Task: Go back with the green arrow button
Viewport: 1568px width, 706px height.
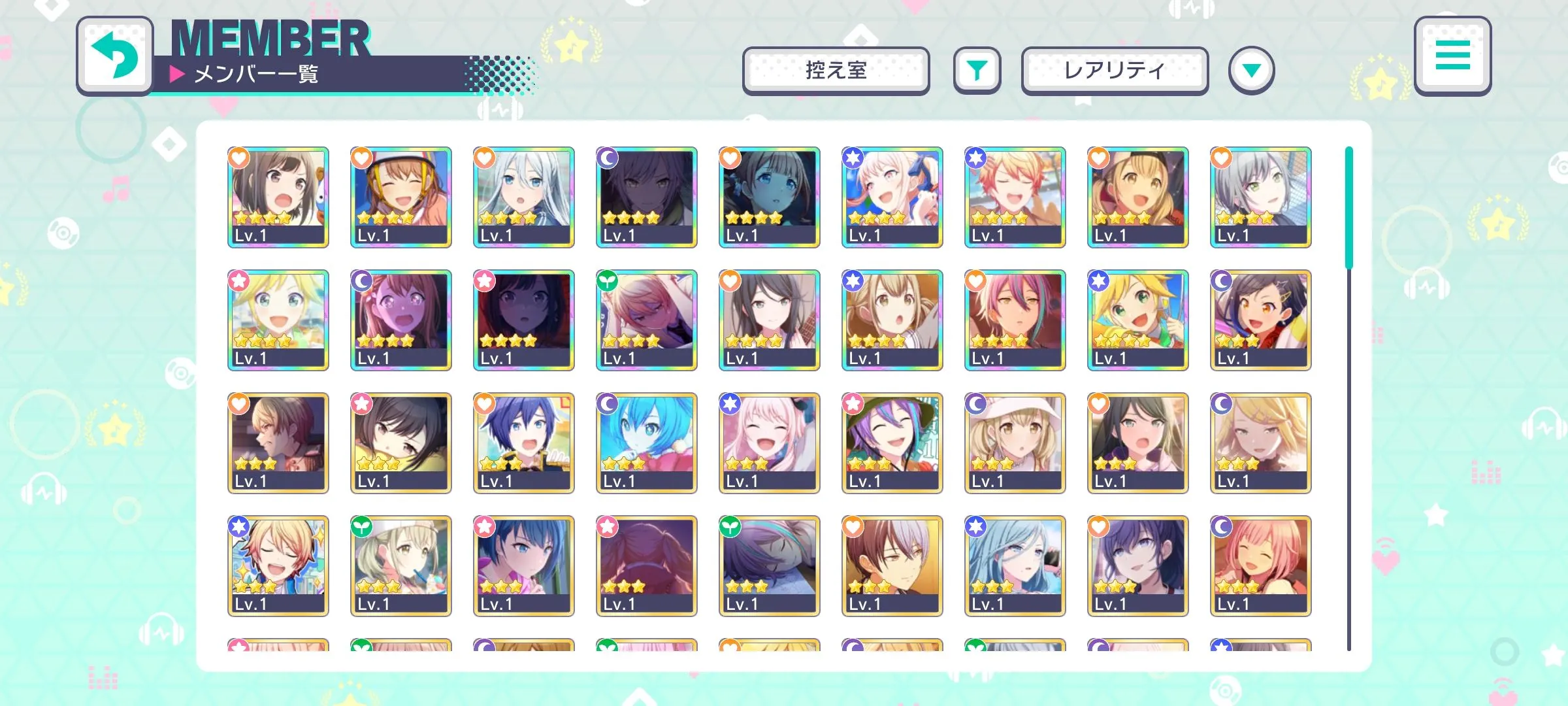Action: pyautogui.click(x=115, y=56)
